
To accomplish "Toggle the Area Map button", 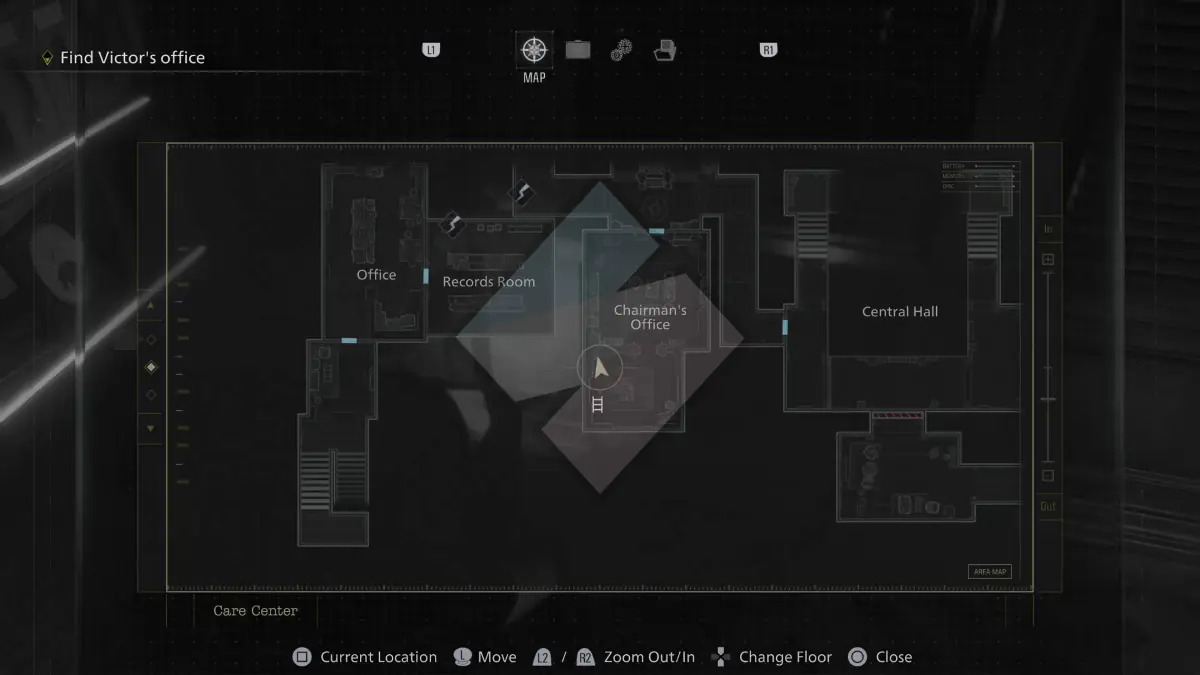I will click(x=989, y=572).
